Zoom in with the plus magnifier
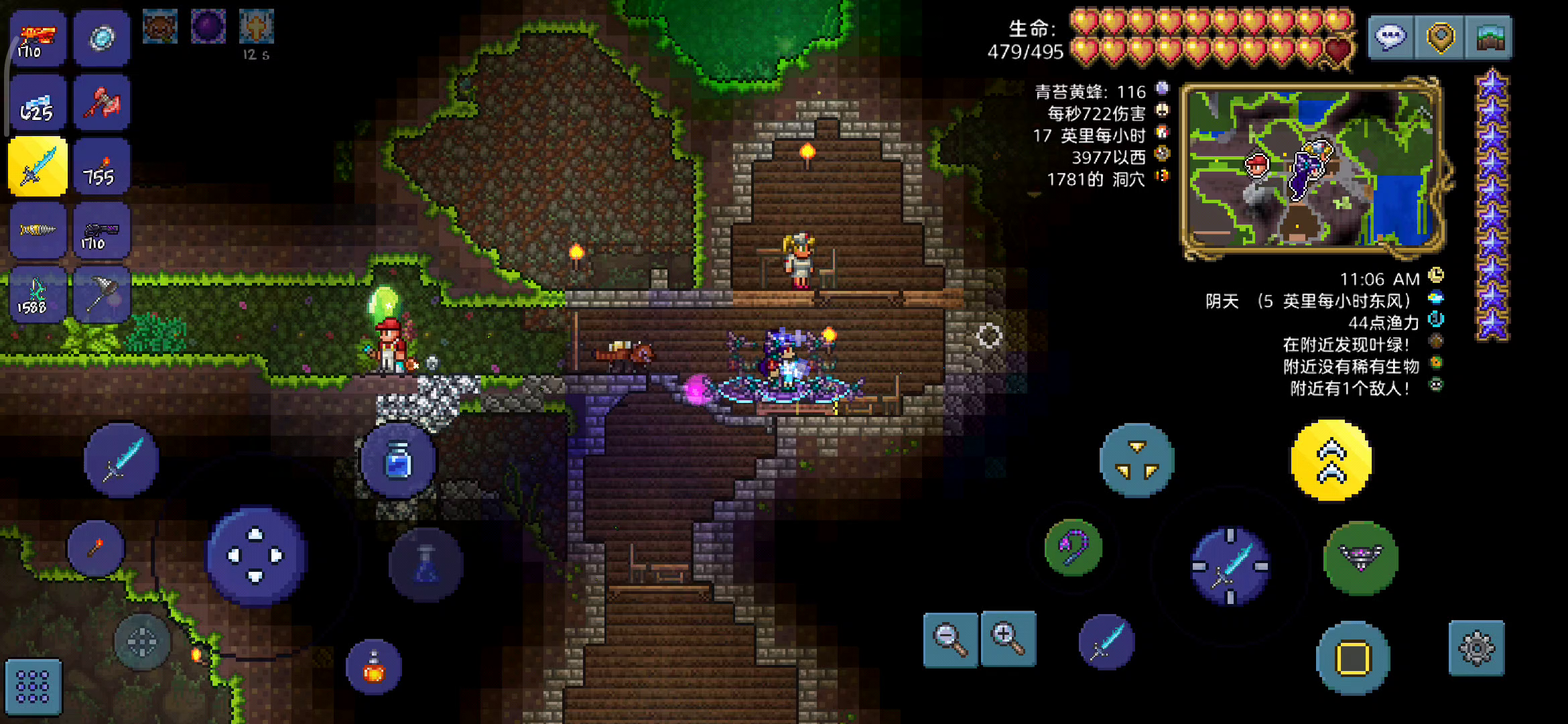This screenshot has height=724, width=1568. 1008,639
